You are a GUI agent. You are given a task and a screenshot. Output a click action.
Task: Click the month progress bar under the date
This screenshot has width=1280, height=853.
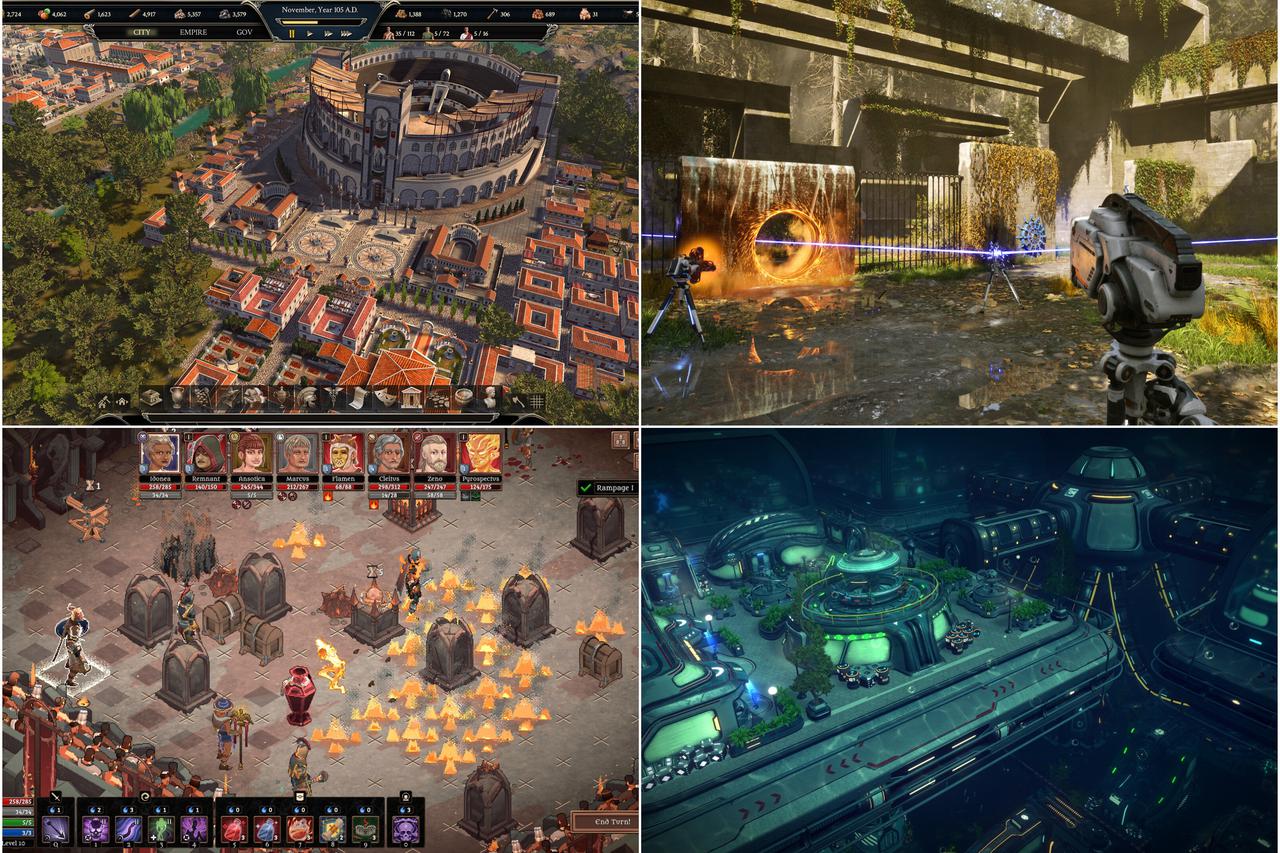[x=320, y=21]
